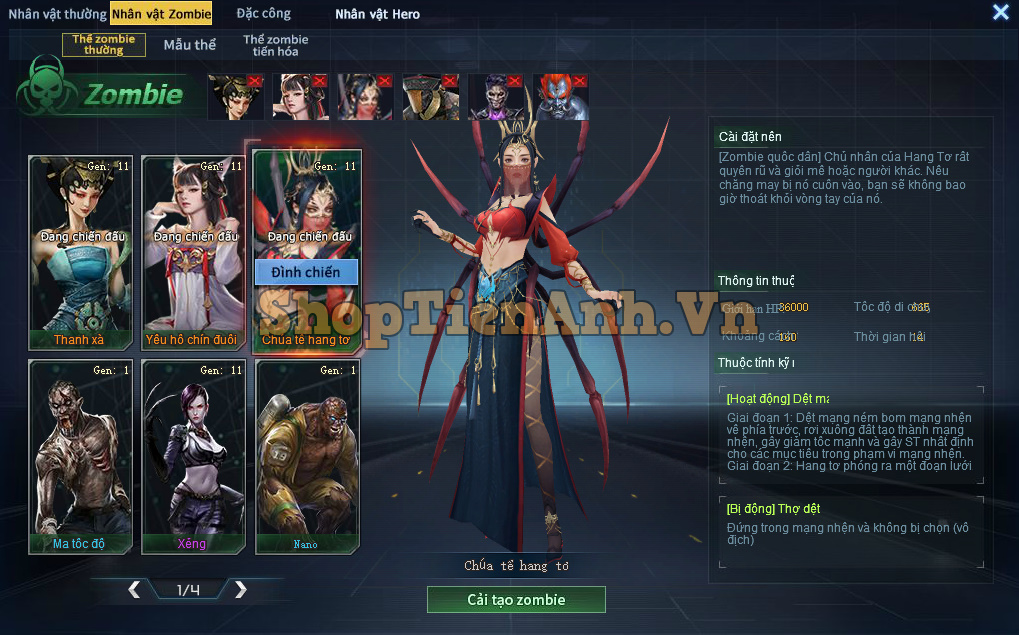Choose the Thanh xà zombie card

80,250
